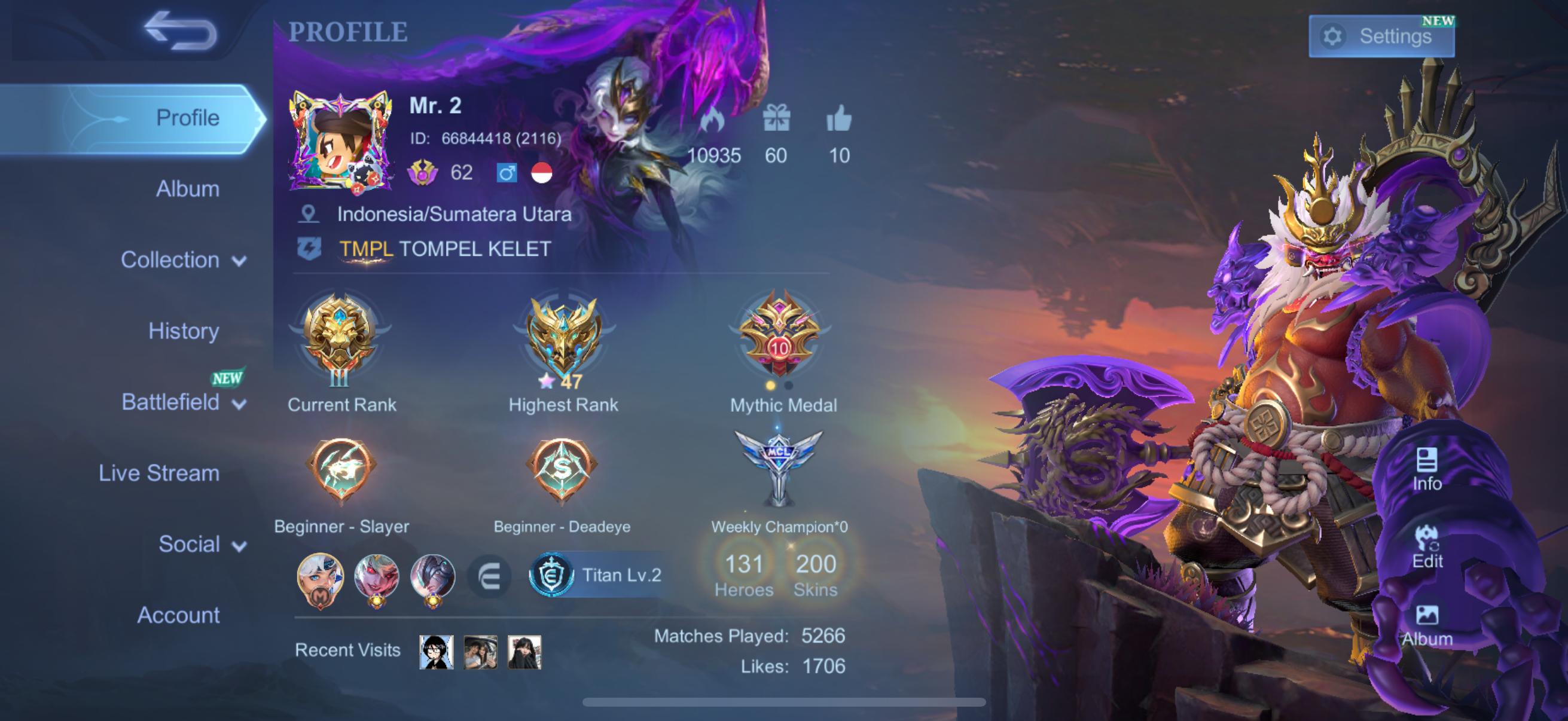
Task: Click the Info button beside the hero
Action: [x=1427, y=469]
